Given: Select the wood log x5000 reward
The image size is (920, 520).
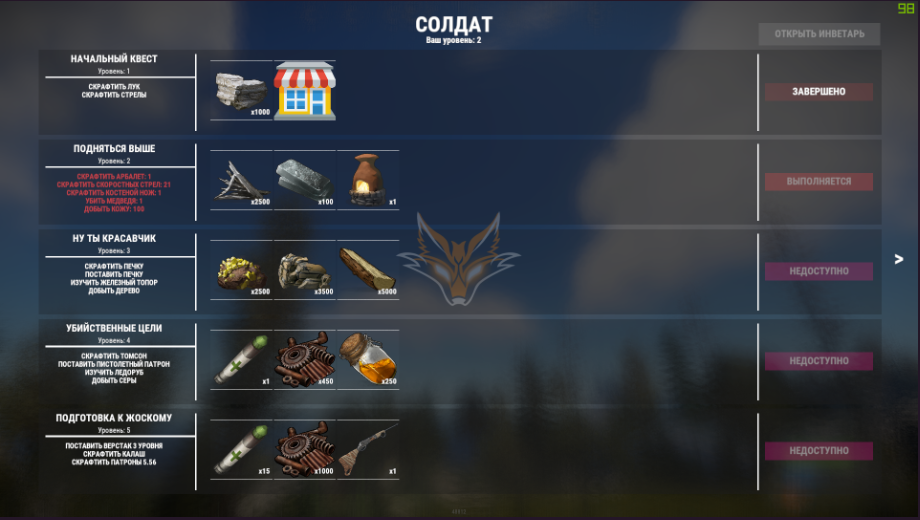Looking at the screenshot, I should coord(367,270).
